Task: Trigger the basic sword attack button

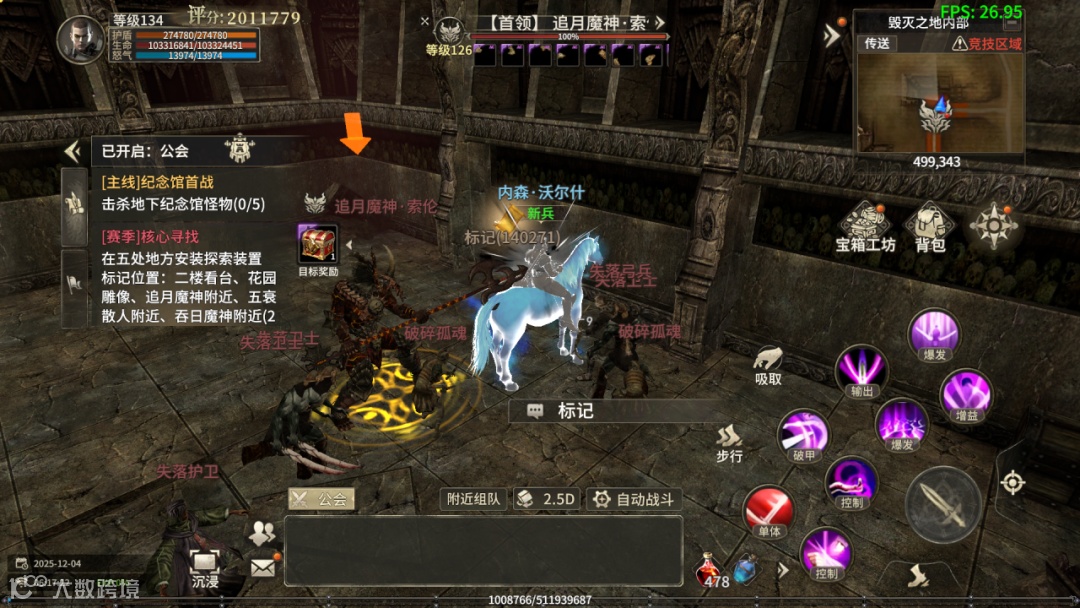Action: 942,504
